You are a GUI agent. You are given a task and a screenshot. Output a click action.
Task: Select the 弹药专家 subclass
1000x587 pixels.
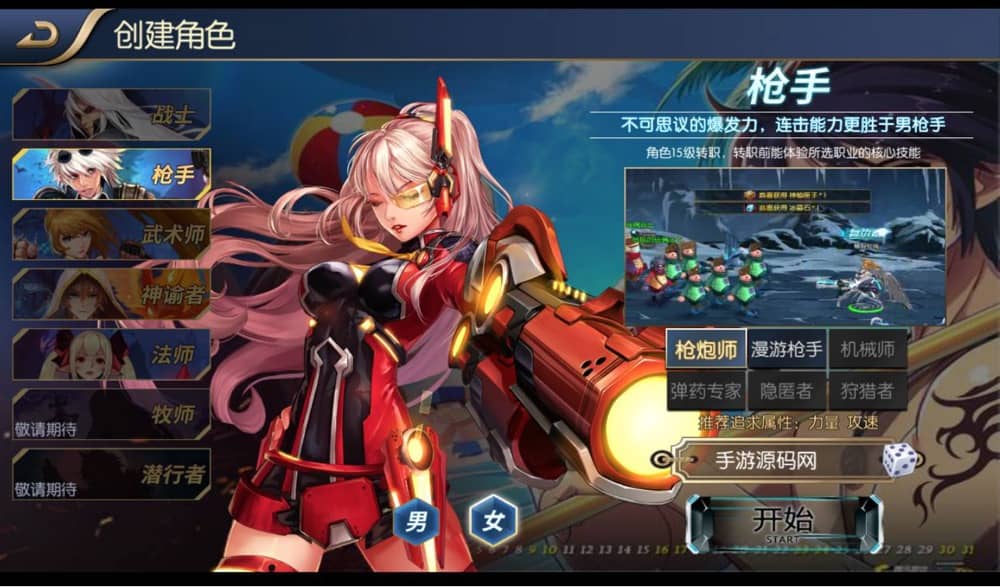pyautogui.click(x=706, y=390)
